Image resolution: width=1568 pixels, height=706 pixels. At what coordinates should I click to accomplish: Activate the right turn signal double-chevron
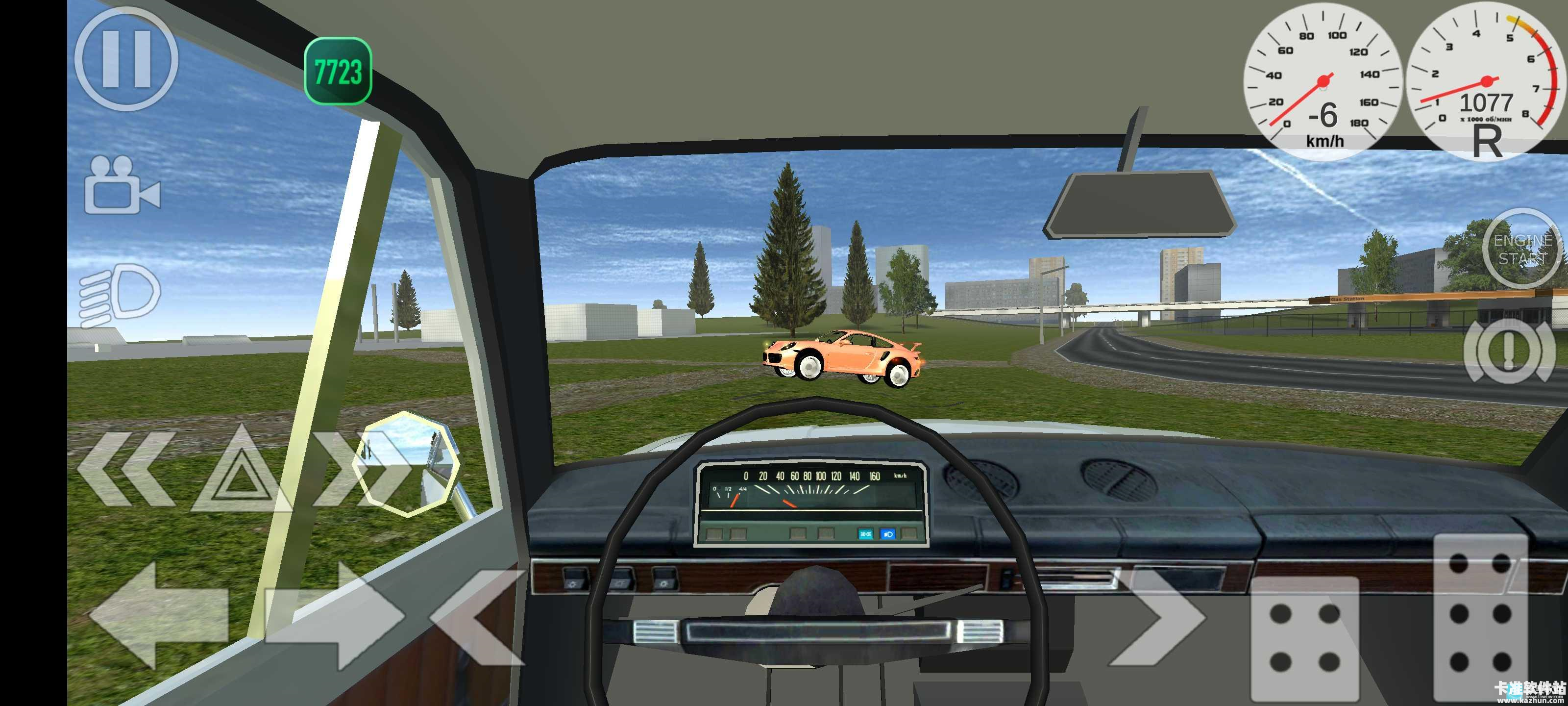(359, 469)
